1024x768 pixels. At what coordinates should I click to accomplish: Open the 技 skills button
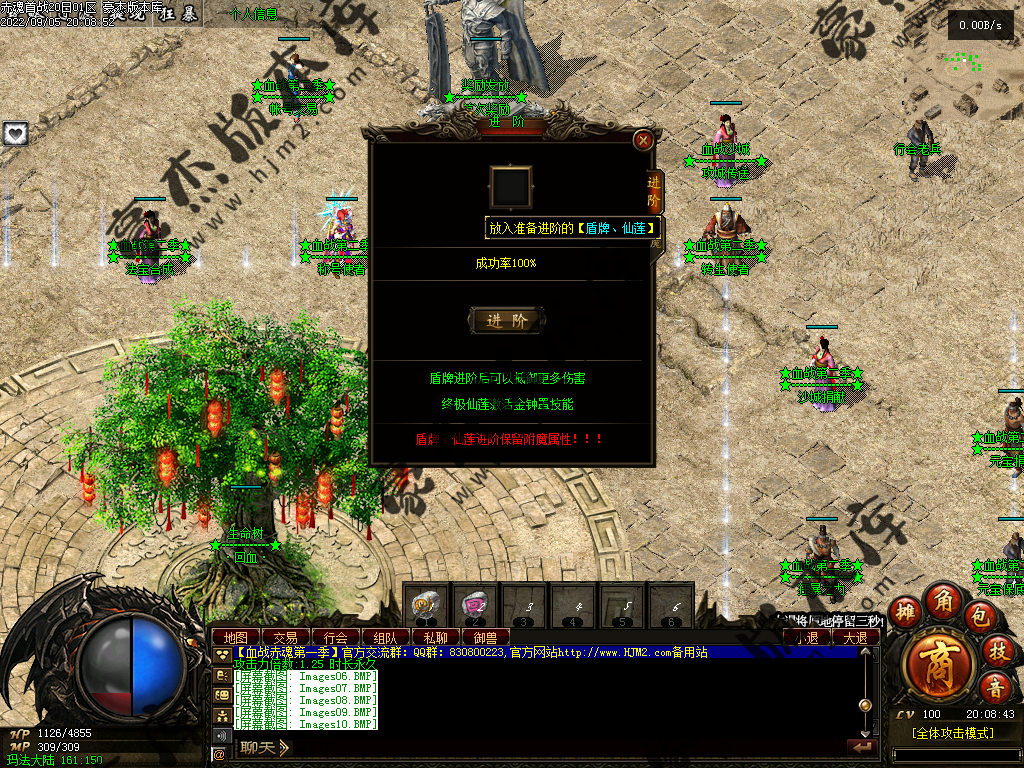point(998,650)
